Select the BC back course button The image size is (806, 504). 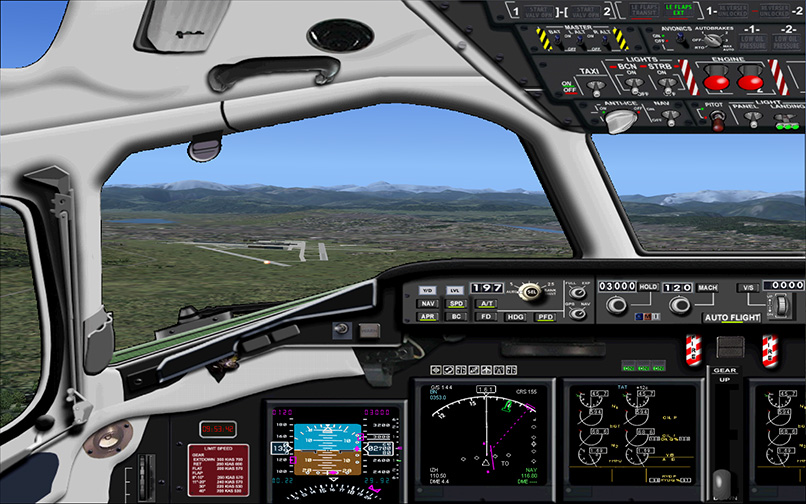pyautogui.click(x=456, y=317)
